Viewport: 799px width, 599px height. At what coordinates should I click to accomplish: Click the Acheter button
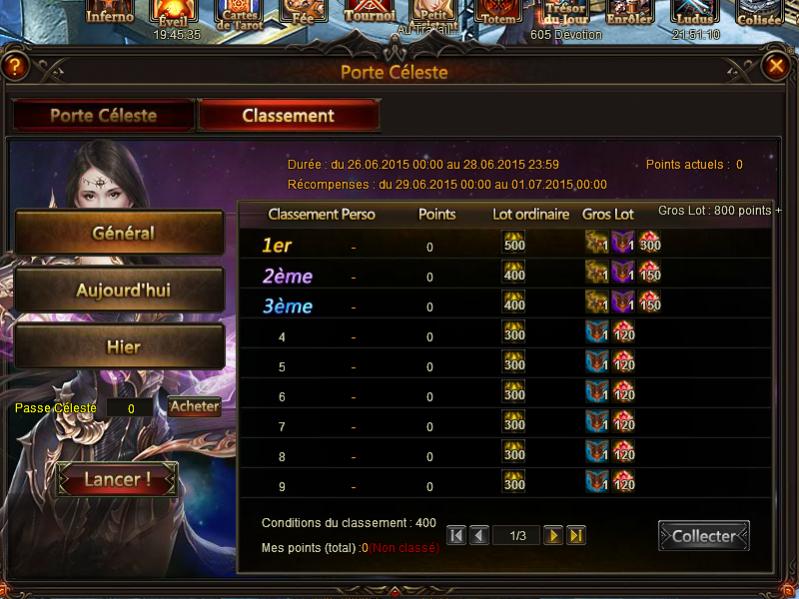[194, 406]
